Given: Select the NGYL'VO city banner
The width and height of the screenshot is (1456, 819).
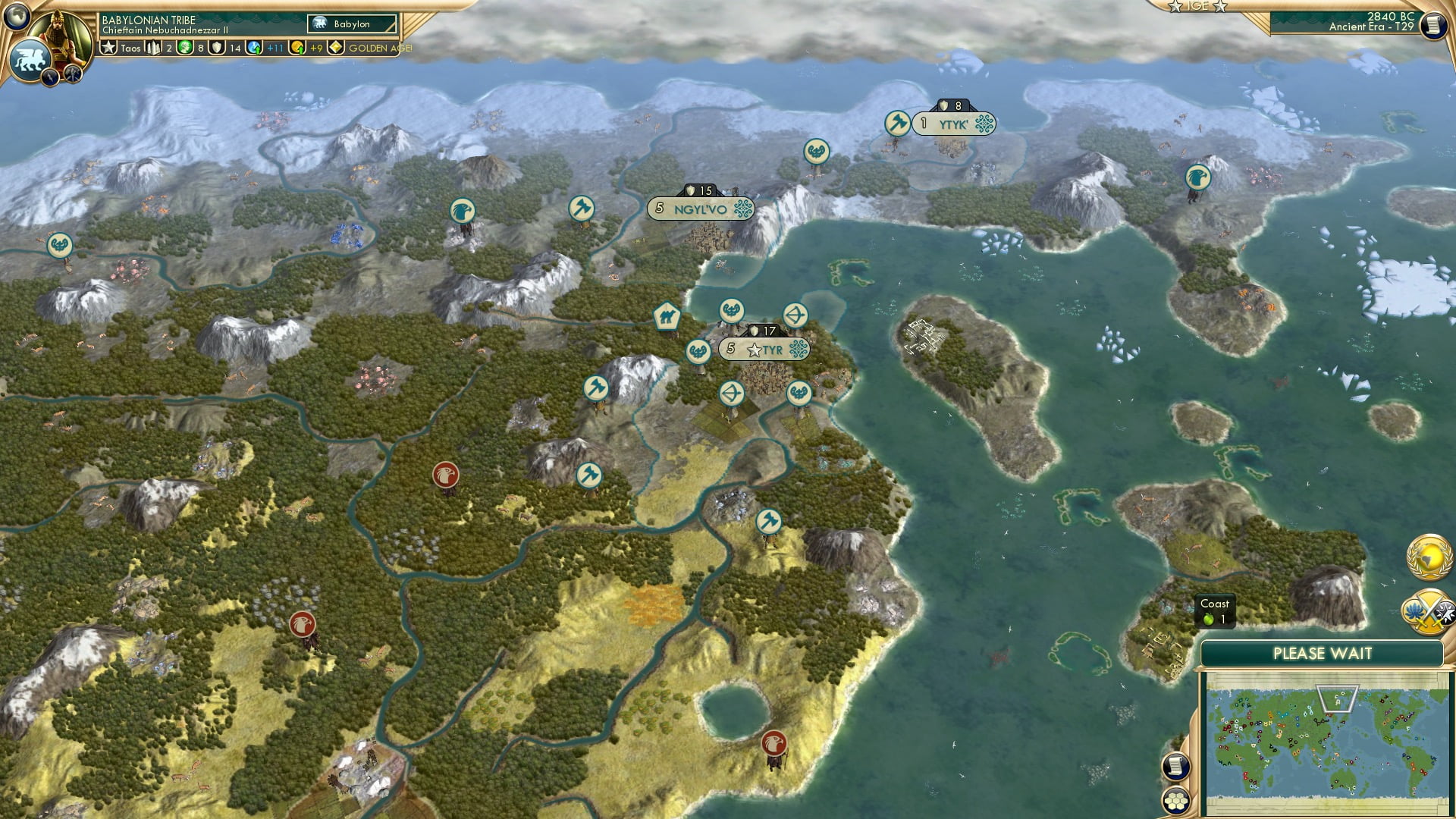Looking at the screenshot, I should tap(701, 208).
